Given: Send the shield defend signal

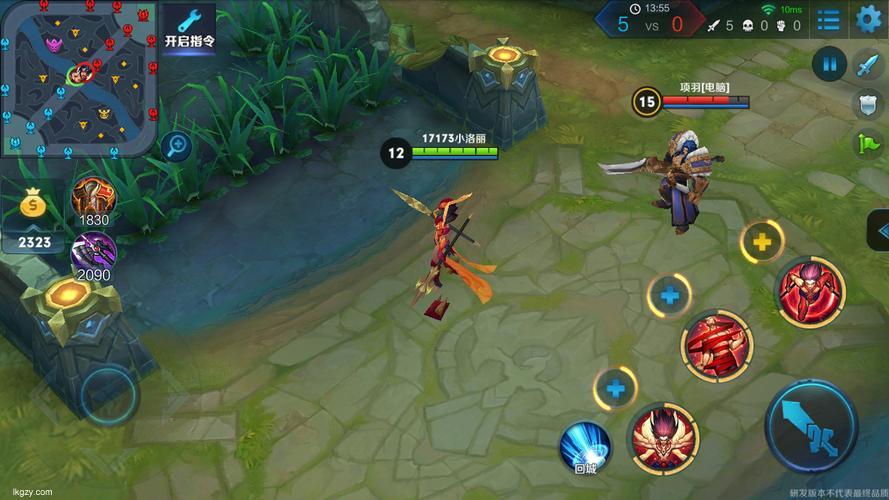Looking at the screenshot, I should (866, 104).
